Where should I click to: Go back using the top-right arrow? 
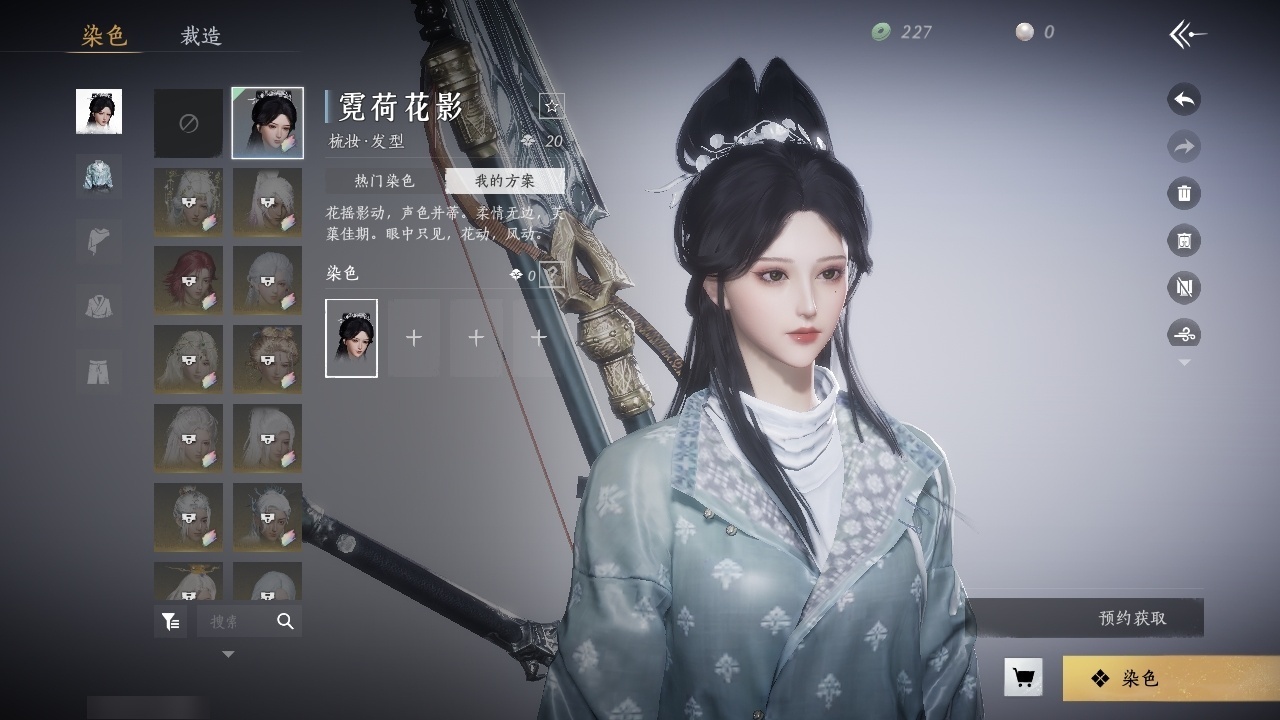1187,35
